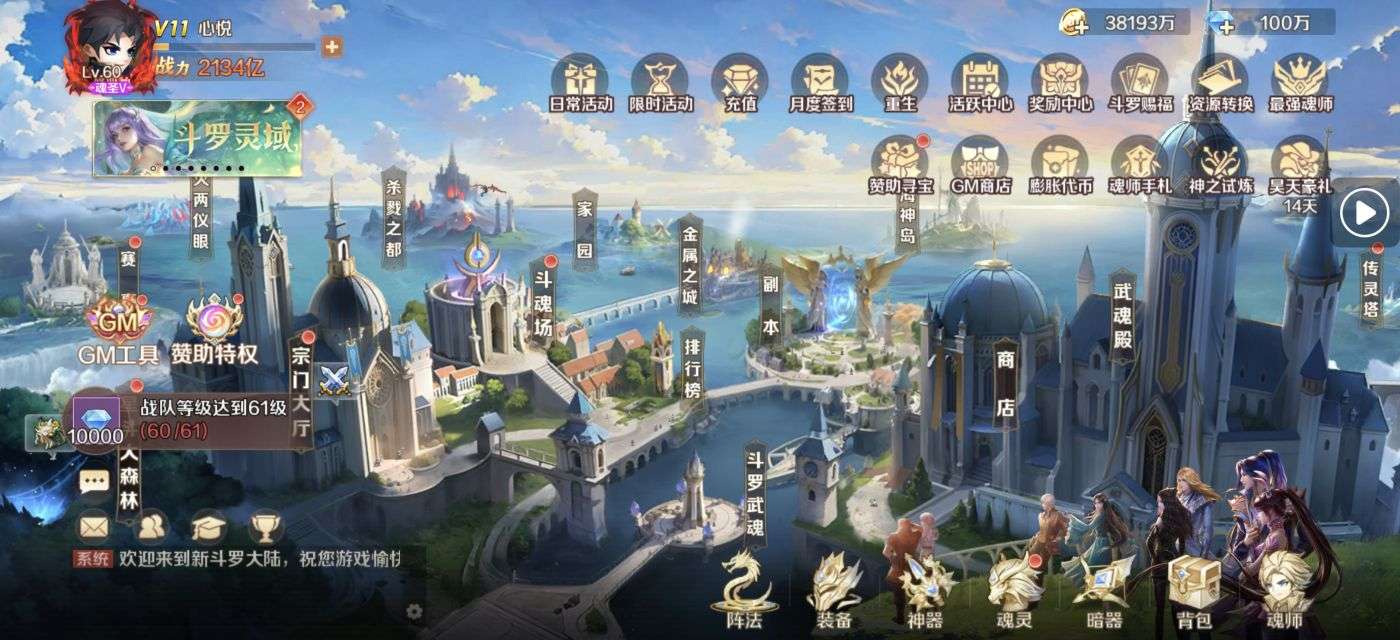Tap the 充值 recharge diamond icon
Image resolution: width=1400 pixels, height=640 pixels.
(x=740, y=78)
